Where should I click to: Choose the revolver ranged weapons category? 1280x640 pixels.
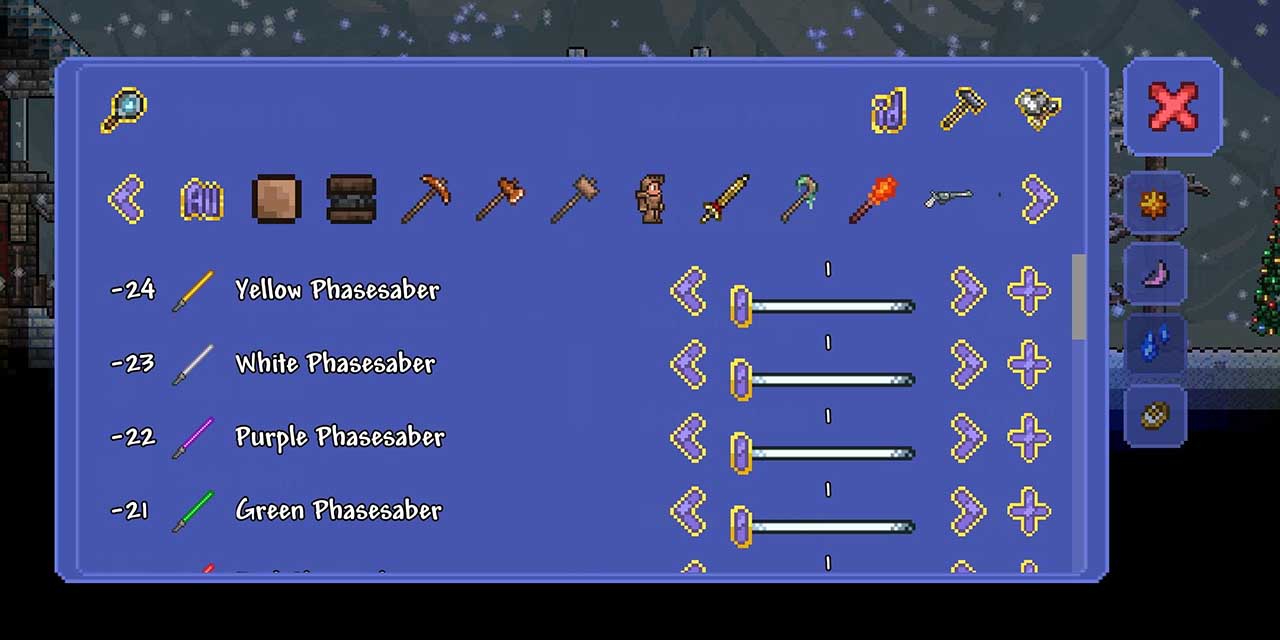pos(948,198)
